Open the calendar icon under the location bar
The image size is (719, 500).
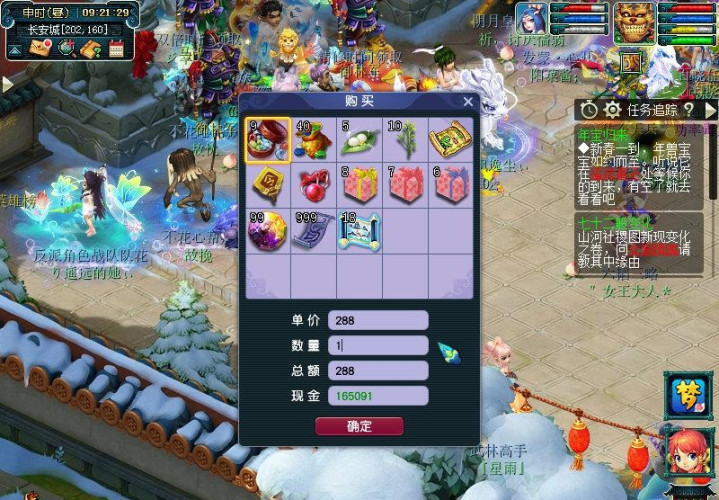pyautogui.click(x=117, y=48)
